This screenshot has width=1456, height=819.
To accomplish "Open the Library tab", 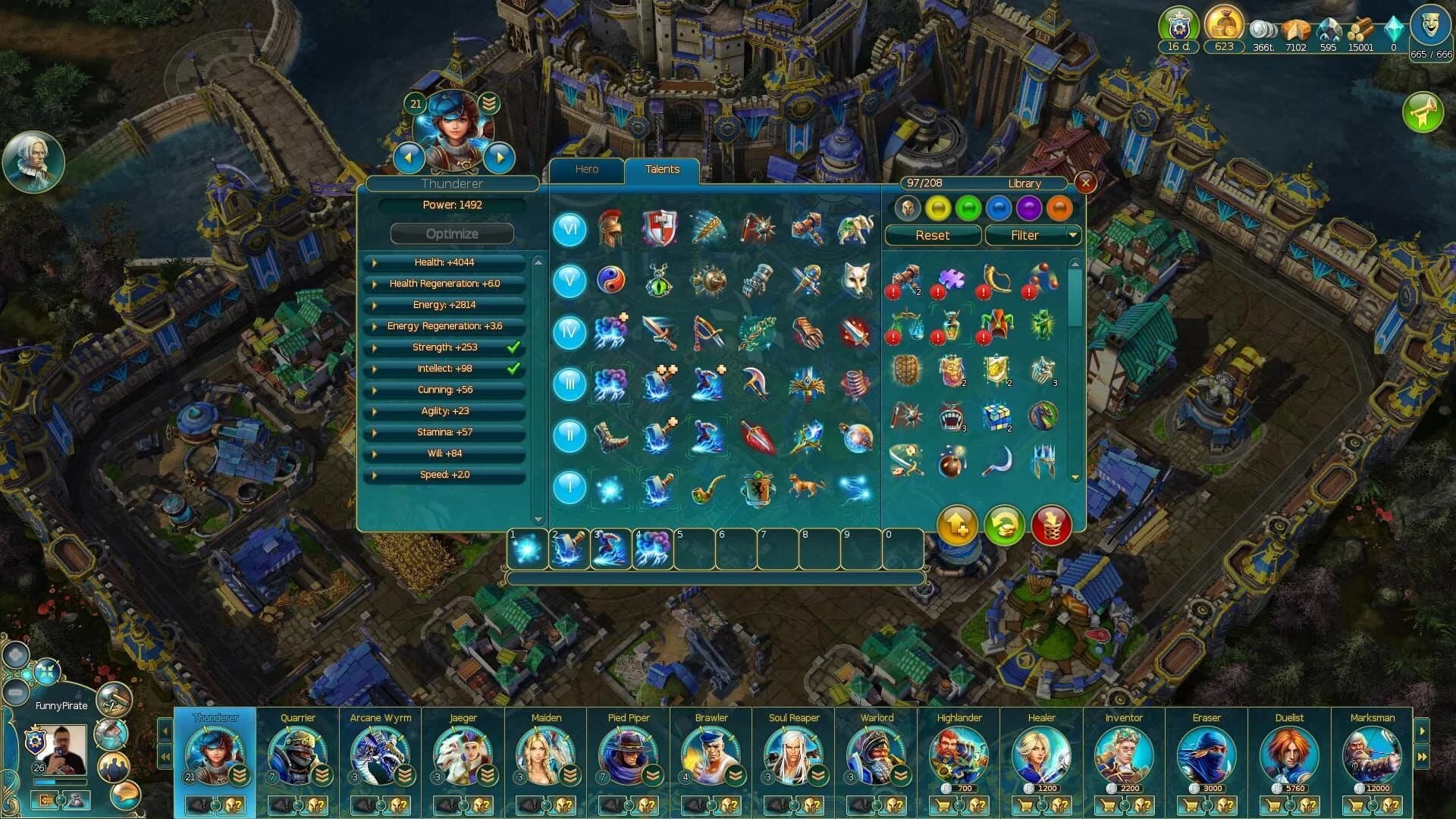I will [x=1025, y=183].
